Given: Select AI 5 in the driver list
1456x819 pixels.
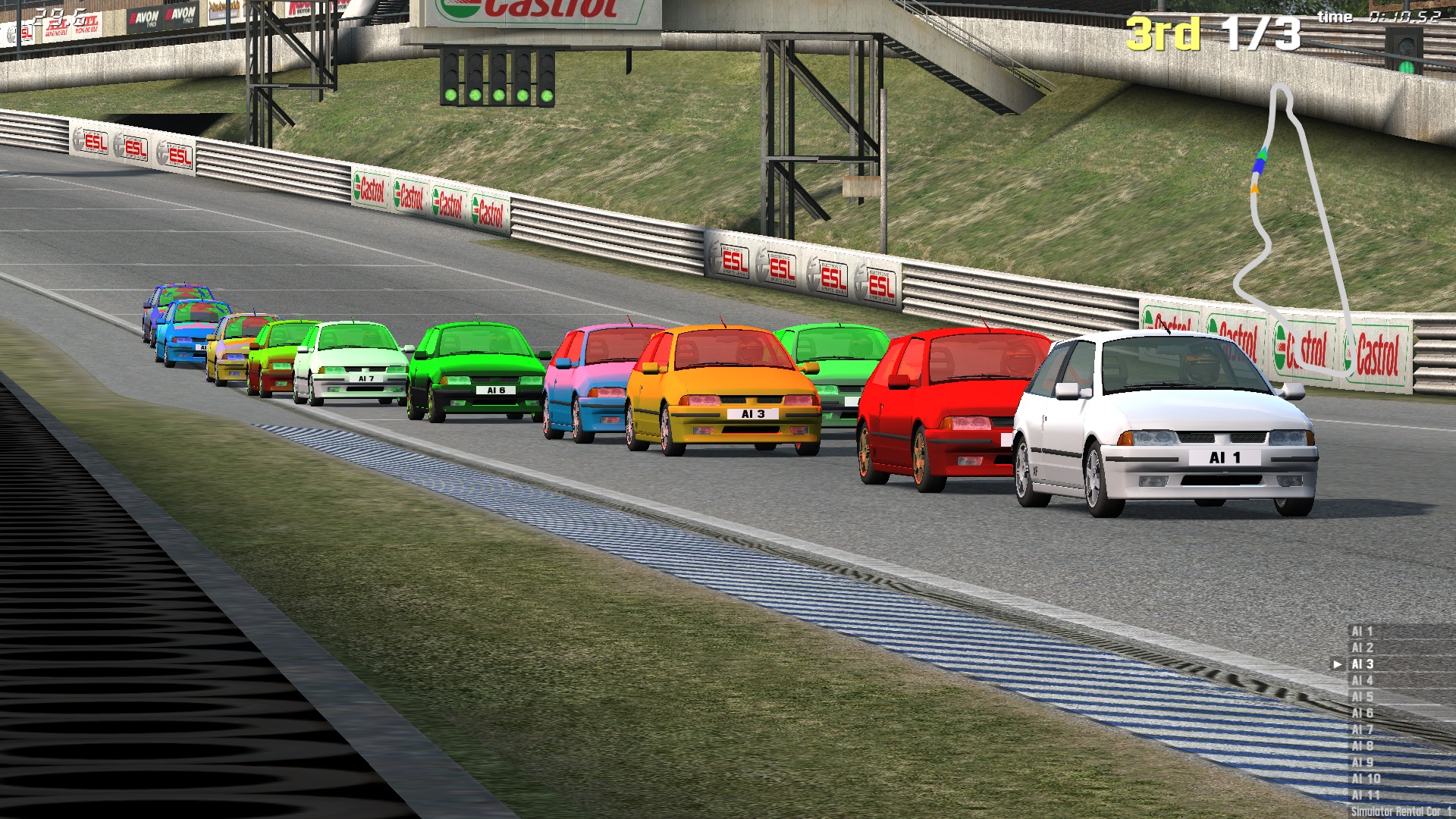Looking at the screenshot, I should [1363, 697].
